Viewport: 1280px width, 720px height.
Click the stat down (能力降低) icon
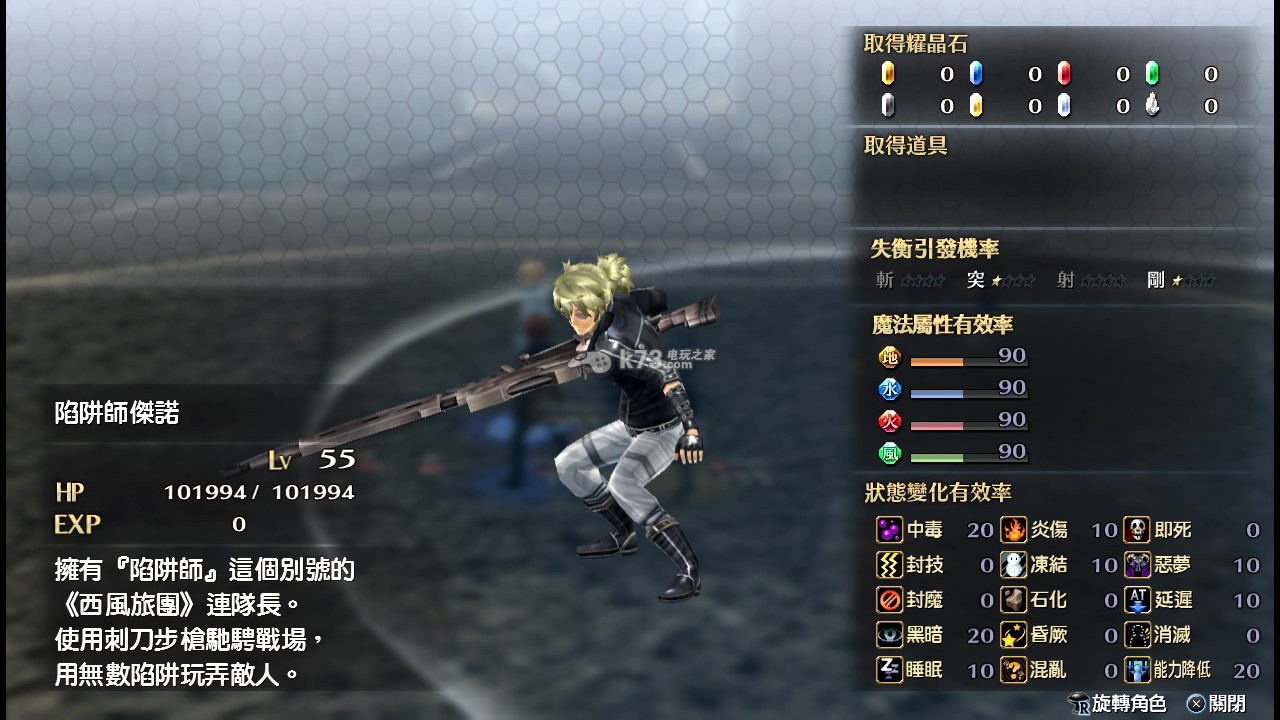coord(1137,670)
